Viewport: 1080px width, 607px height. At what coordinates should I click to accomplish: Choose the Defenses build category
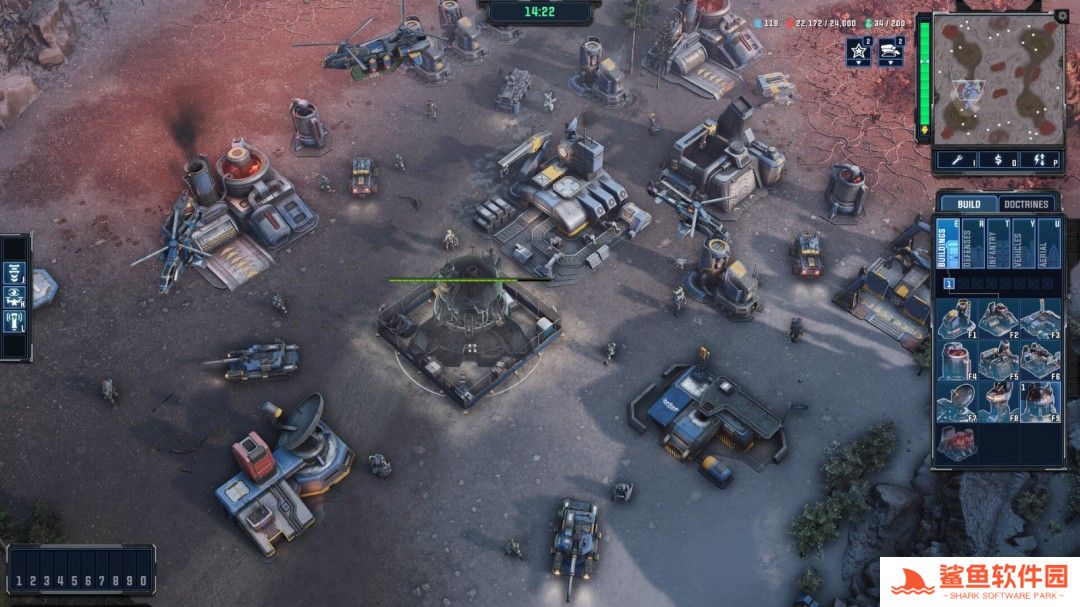click(973, 244)
